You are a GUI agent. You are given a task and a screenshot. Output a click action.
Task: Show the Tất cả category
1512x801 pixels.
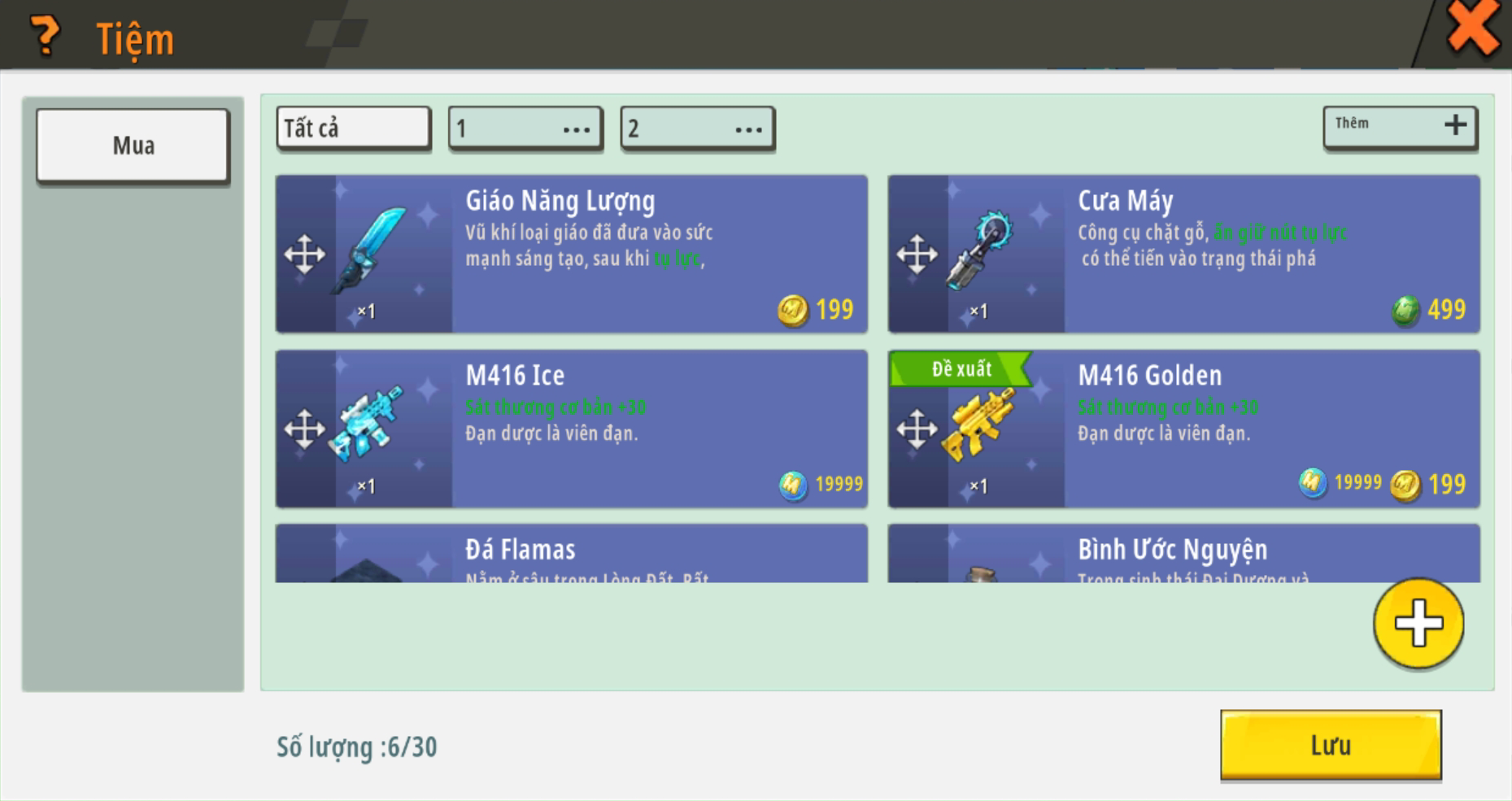pos(353,128)
